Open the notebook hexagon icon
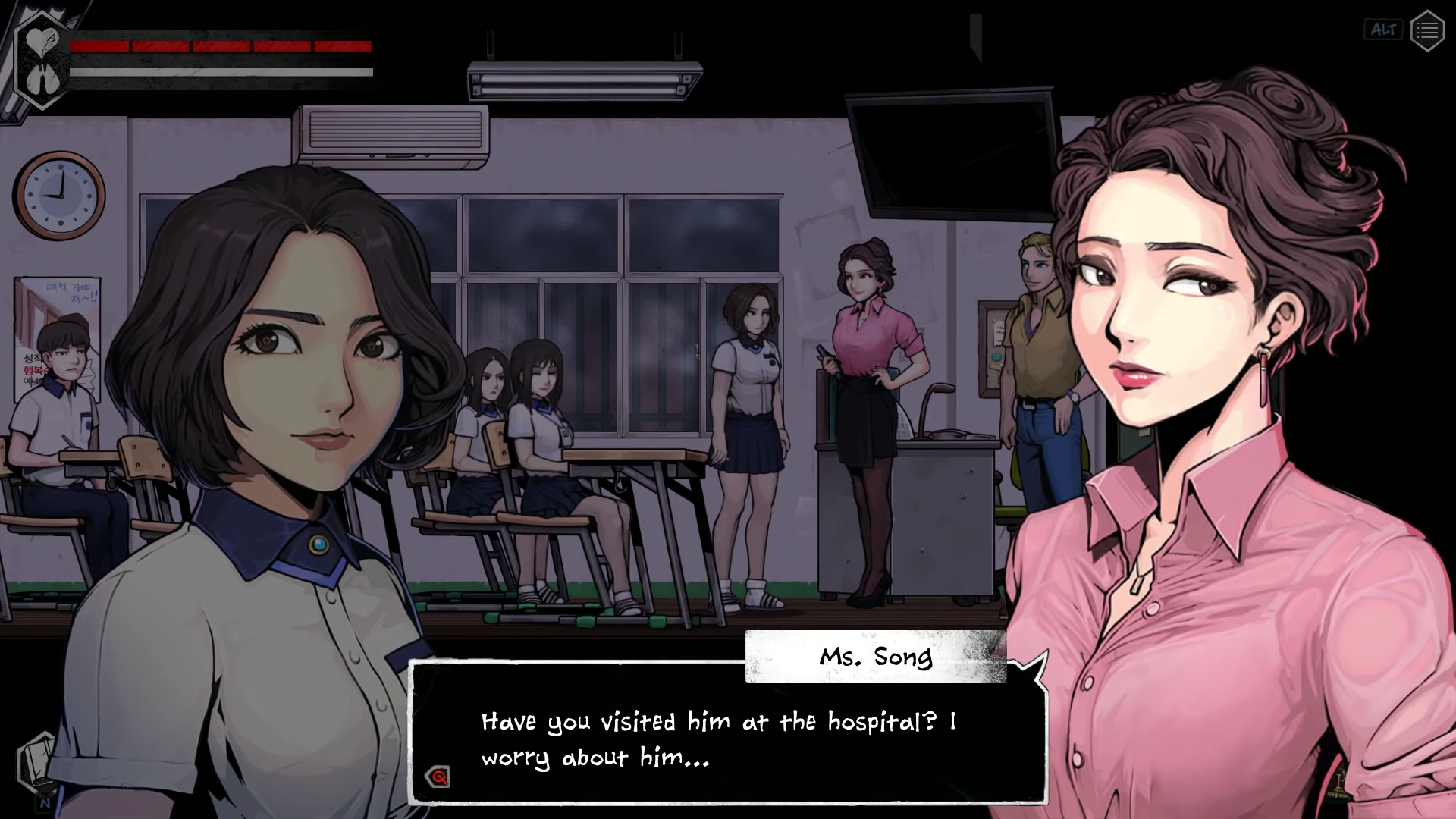Image resolution: width=1456 pixels, height=819 pixels. pos(36,761)
